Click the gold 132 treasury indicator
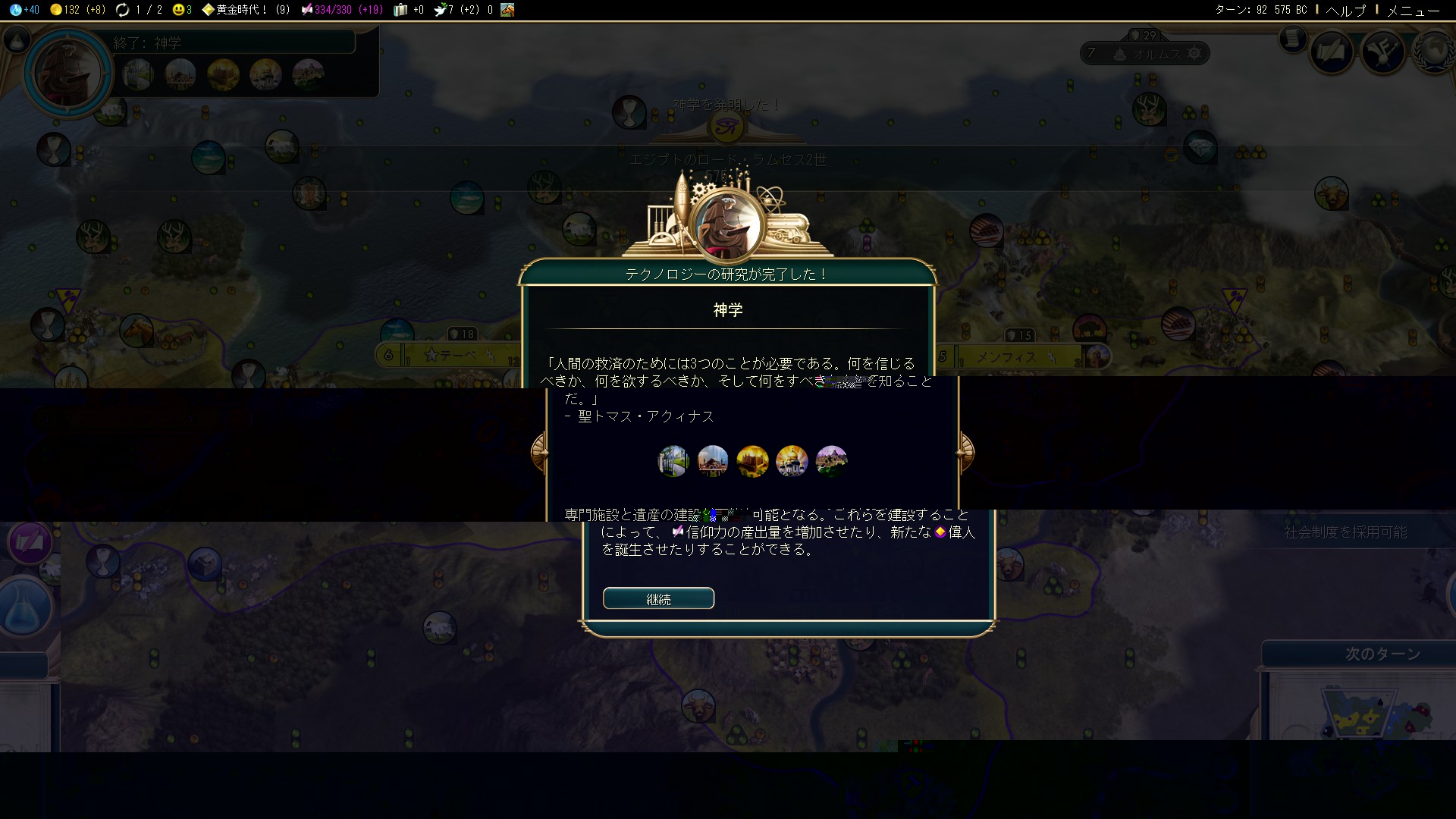 pos(77,10)
